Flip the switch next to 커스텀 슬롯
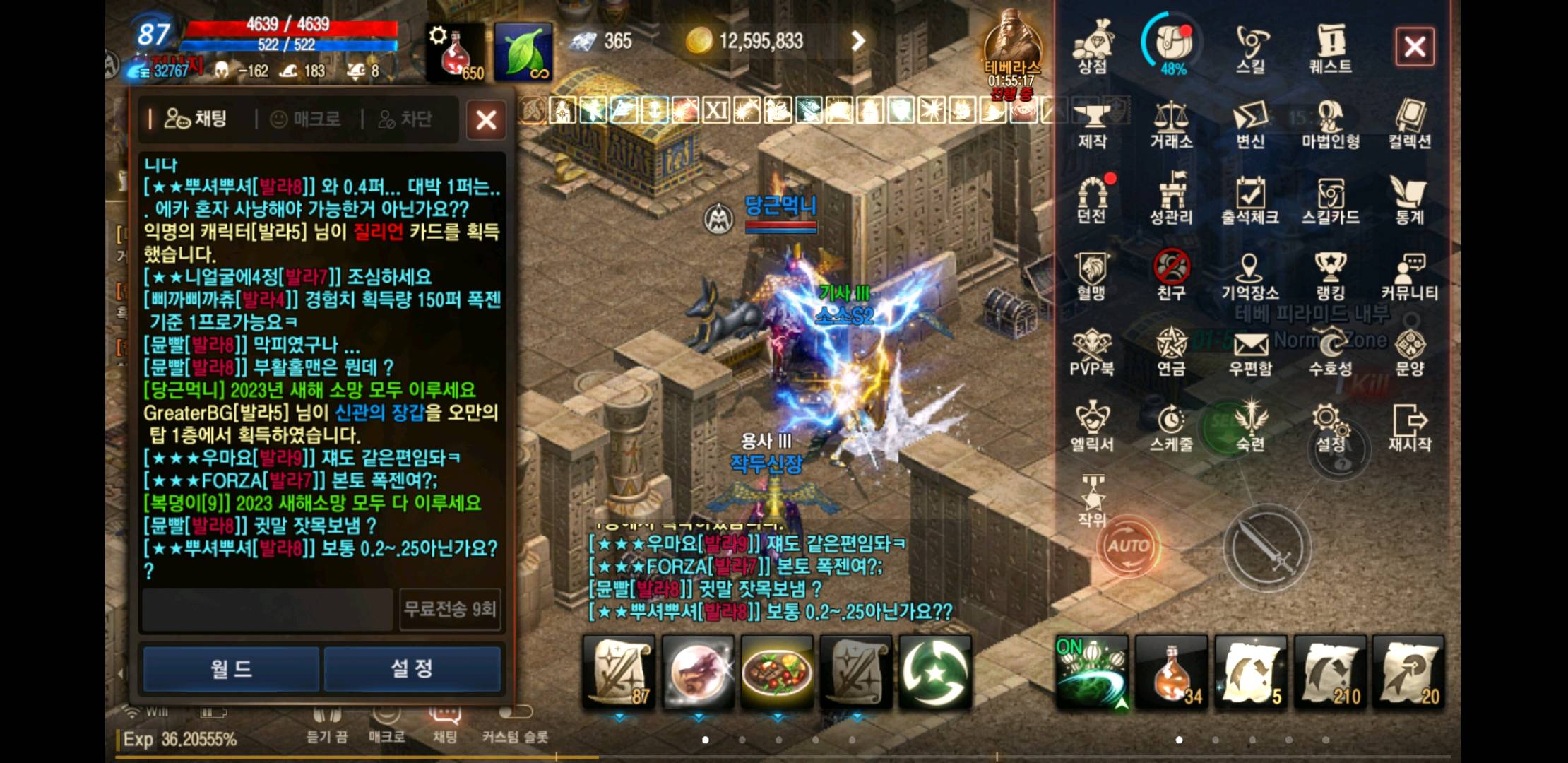The height and width of the screenshot is (763, 1568). pos(516,713)
